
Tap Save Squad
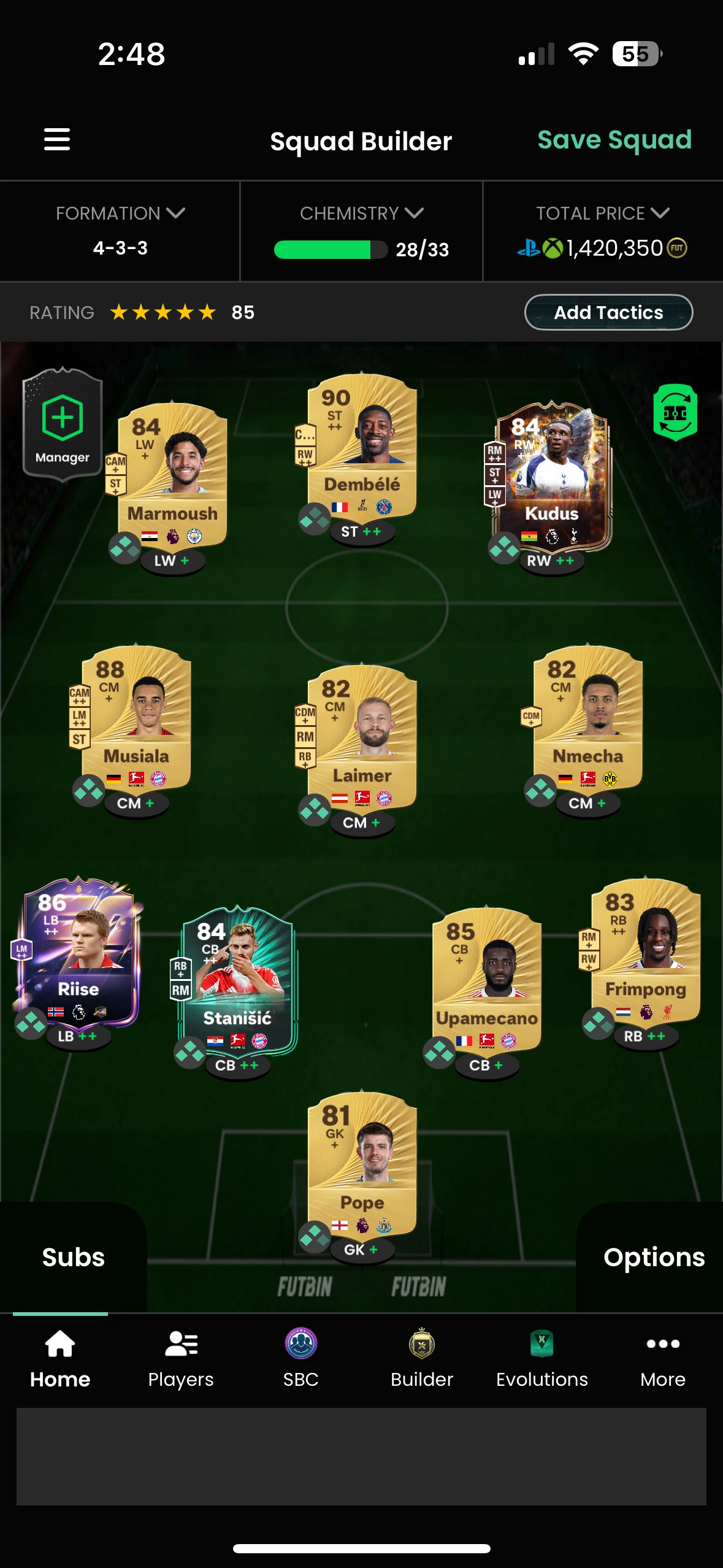[x=614, y=140]
